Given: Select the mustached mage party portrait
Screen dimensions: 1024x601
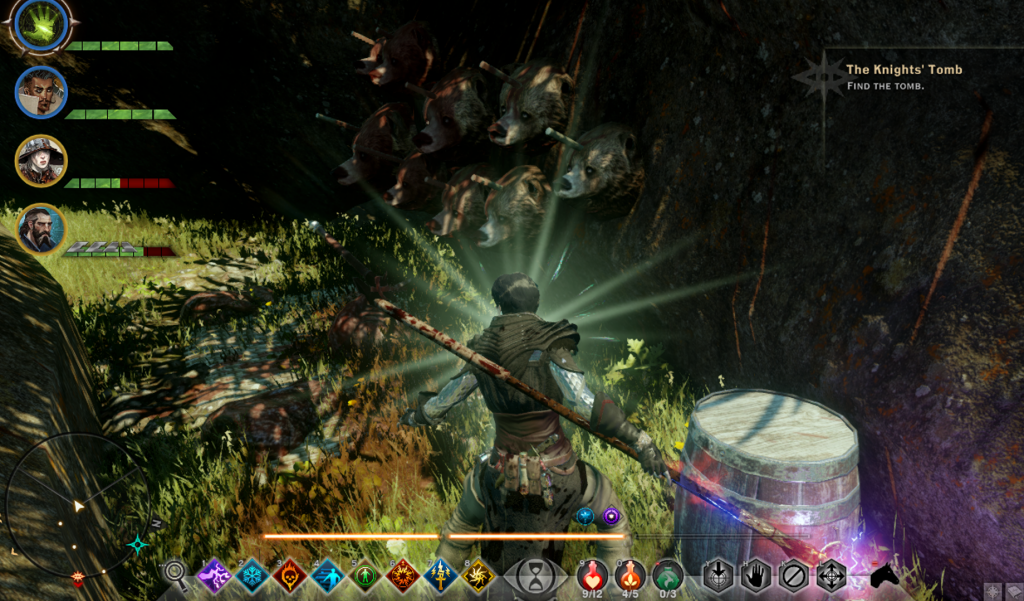Looking at the screenshot, I should click(41, 93).
